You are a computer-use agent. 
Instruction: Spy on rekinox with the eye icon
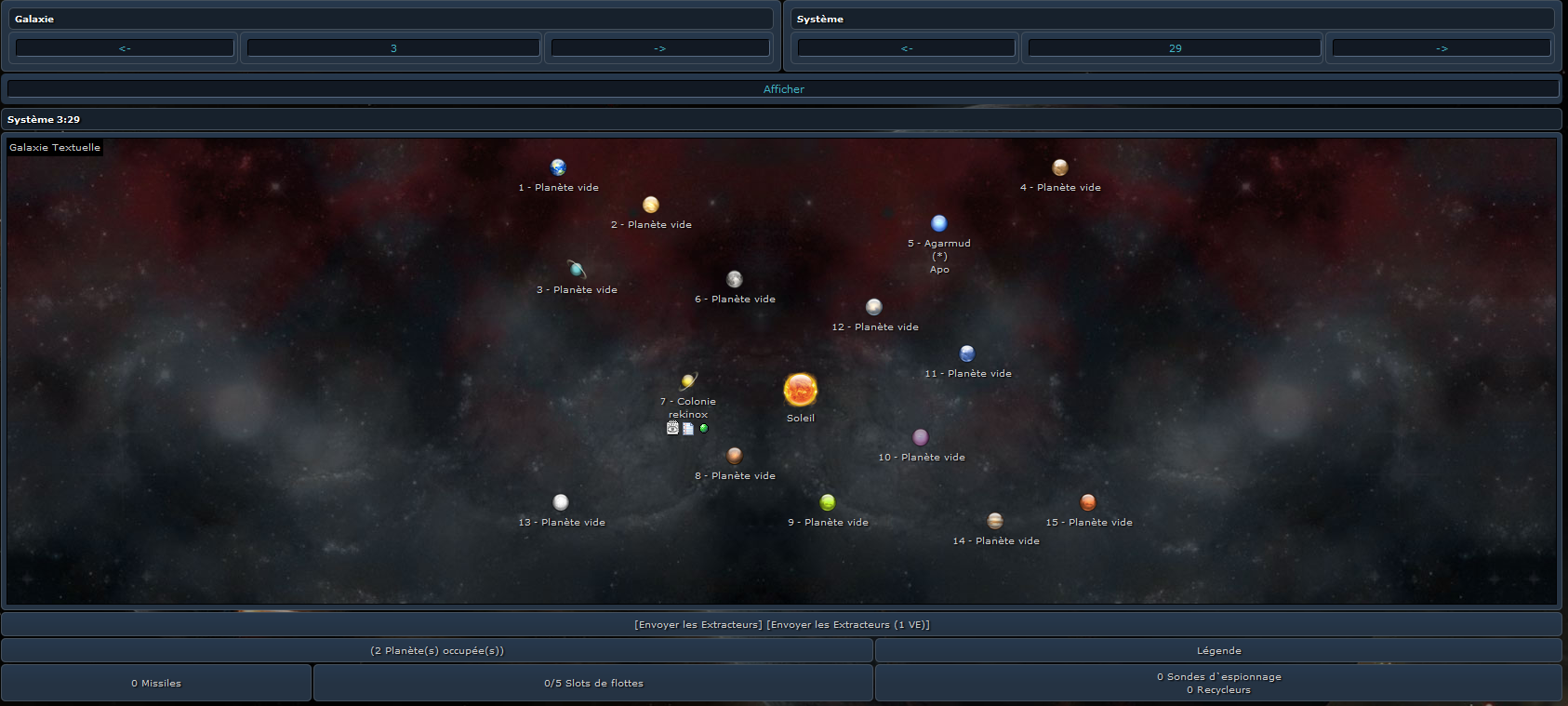(x=672, y=428)
